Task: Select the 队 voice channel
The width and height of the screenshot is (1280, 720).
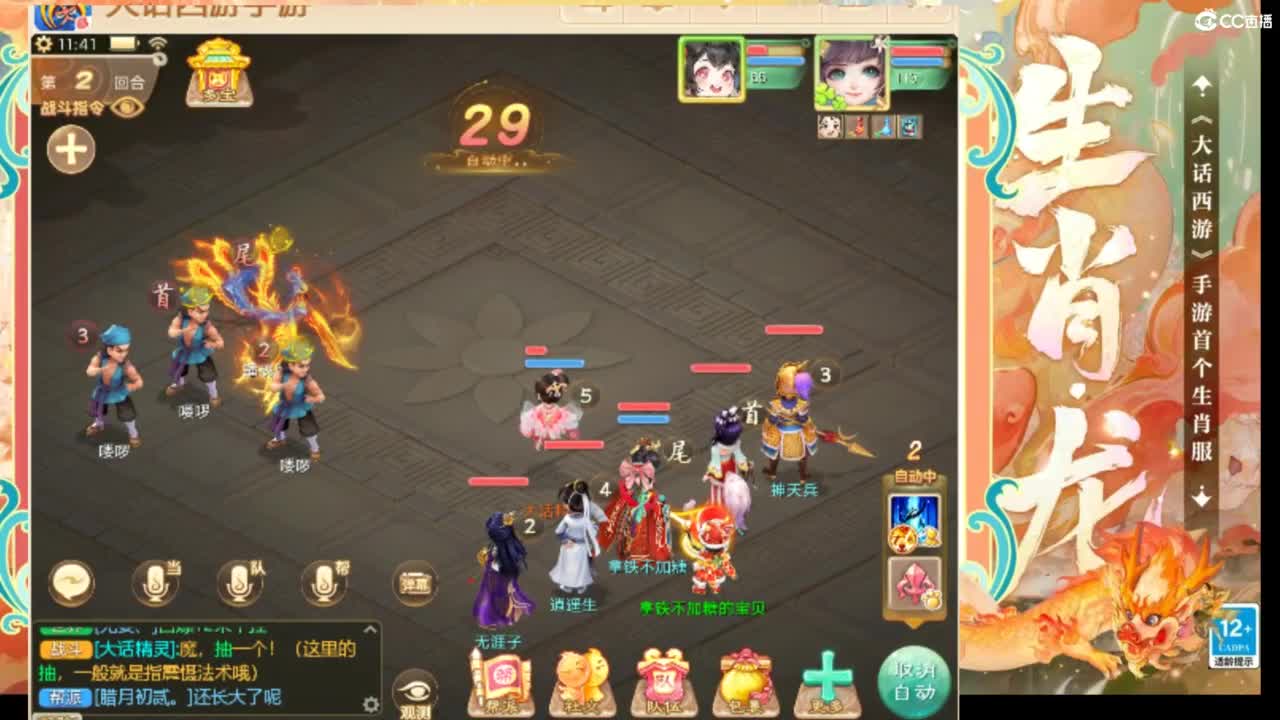Action: tap(240, 580)
